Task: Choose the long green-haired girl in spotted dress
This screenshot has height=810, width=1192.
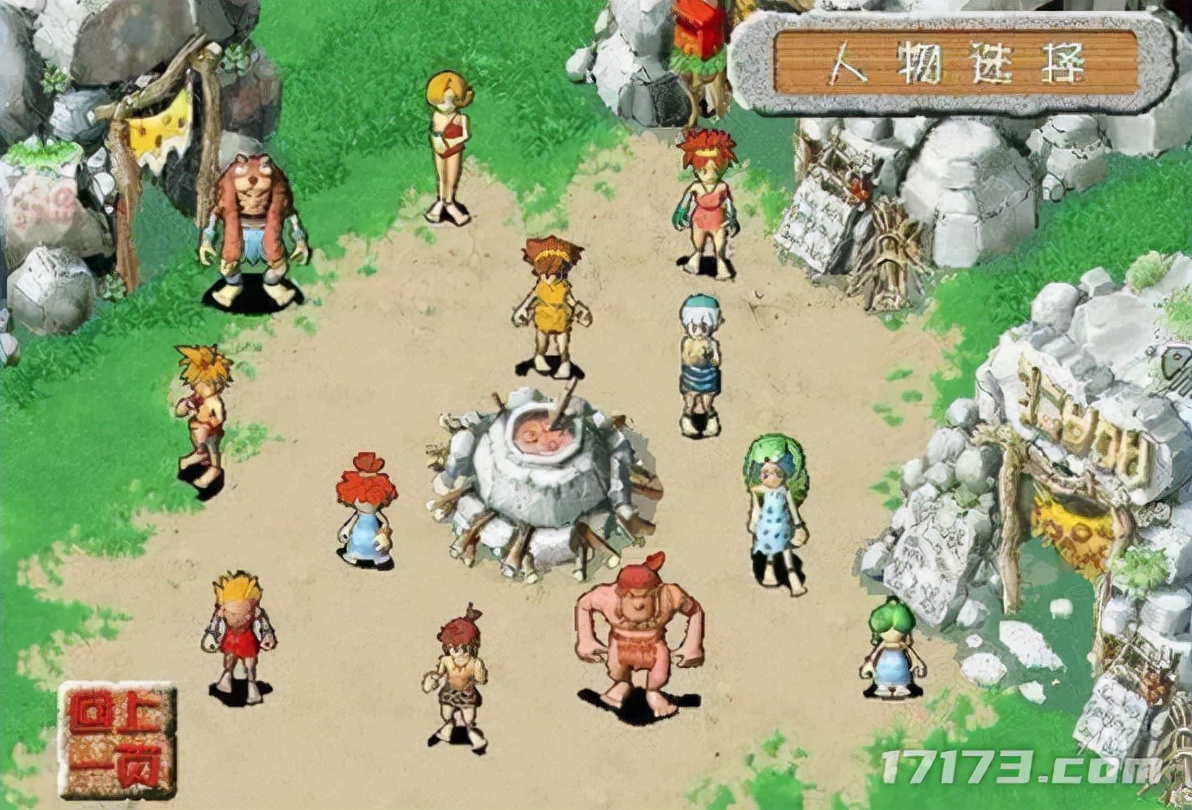Action: (775, 512)
